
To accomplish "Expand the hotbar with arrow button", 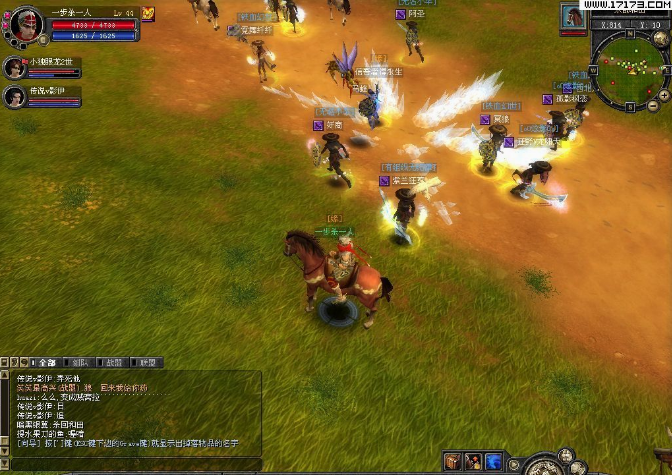I will click(513, 464).
